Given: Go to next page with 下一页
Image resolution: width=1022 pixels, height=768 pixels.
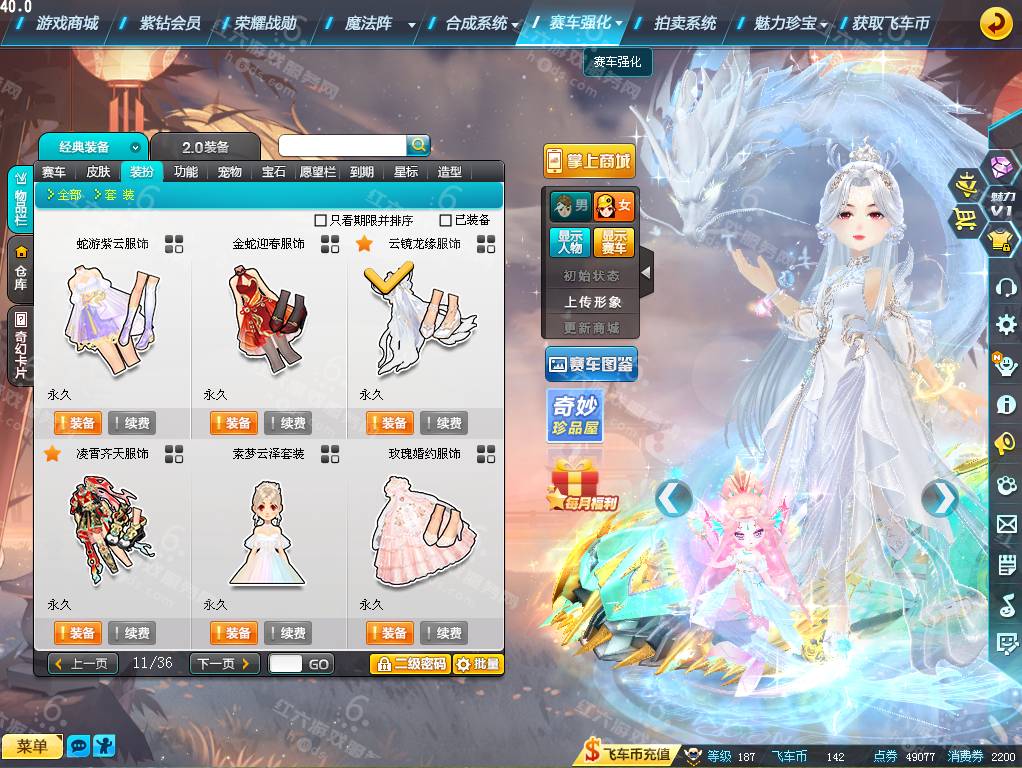Looking at the screenshot, I should point(225,664).
